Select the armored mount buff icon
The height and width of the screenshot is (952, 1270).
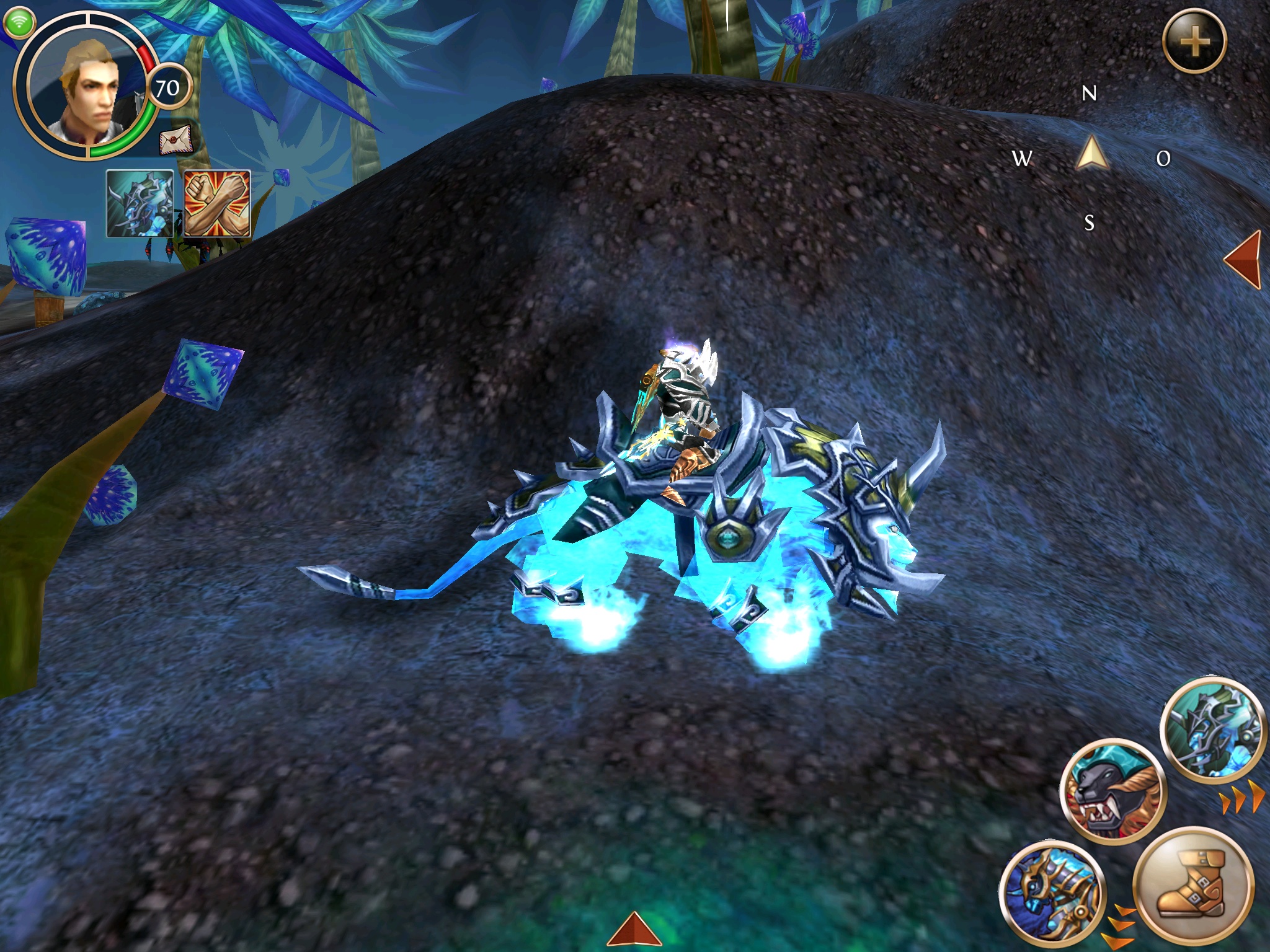140,204
